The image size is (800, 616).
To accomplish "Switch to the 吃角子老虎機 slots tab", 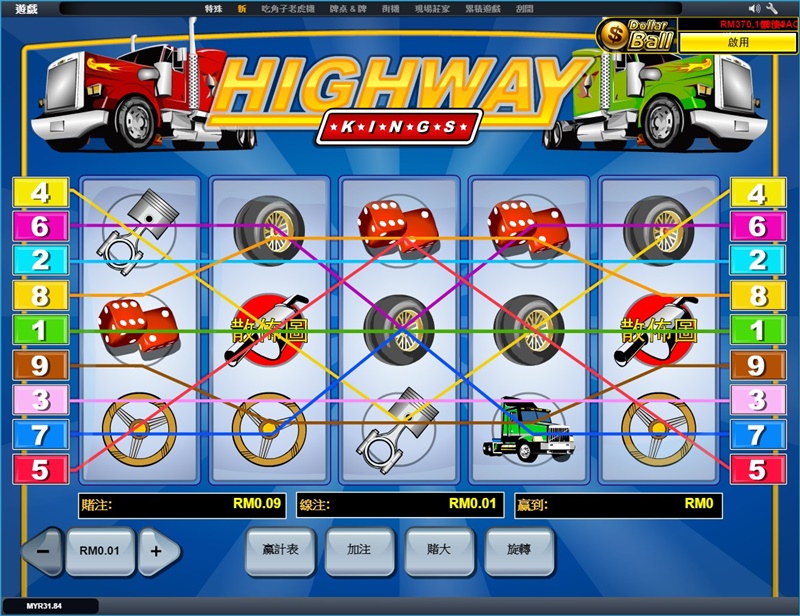I will point(288,9).
